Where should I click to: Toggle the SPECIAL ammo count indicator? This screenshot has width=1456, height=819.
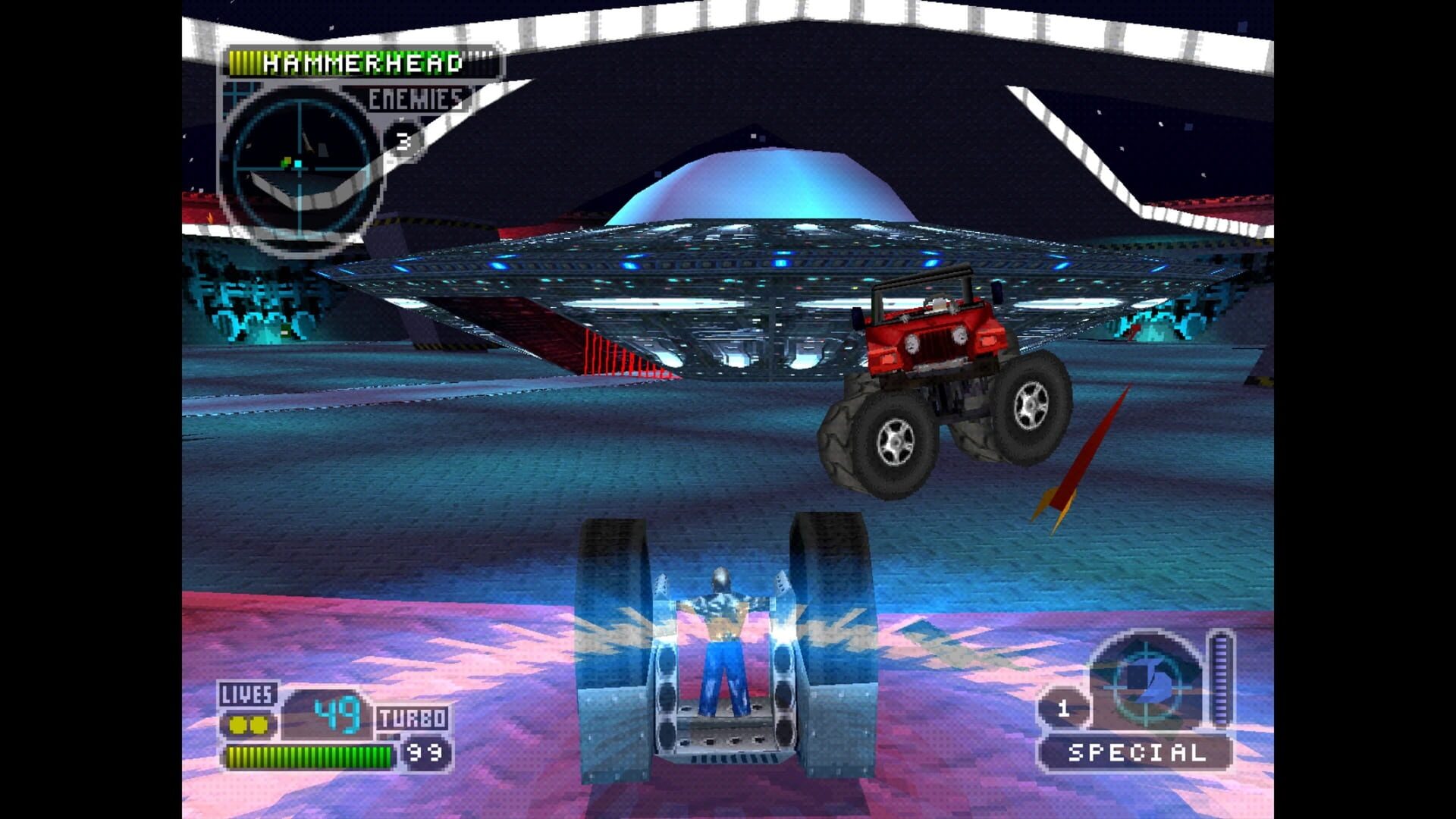(x=1065, y=711)
